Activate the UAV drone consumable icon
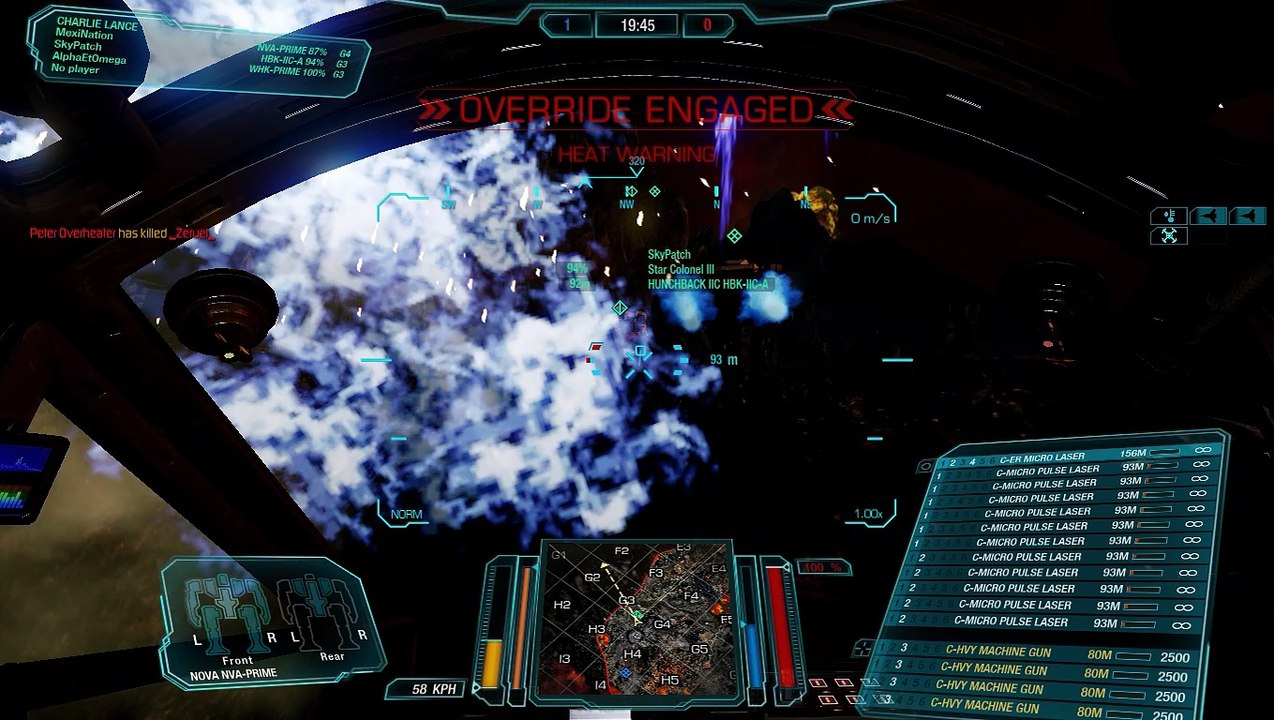This screenshot has width=1274, height=720. [x=1169, y=236]
